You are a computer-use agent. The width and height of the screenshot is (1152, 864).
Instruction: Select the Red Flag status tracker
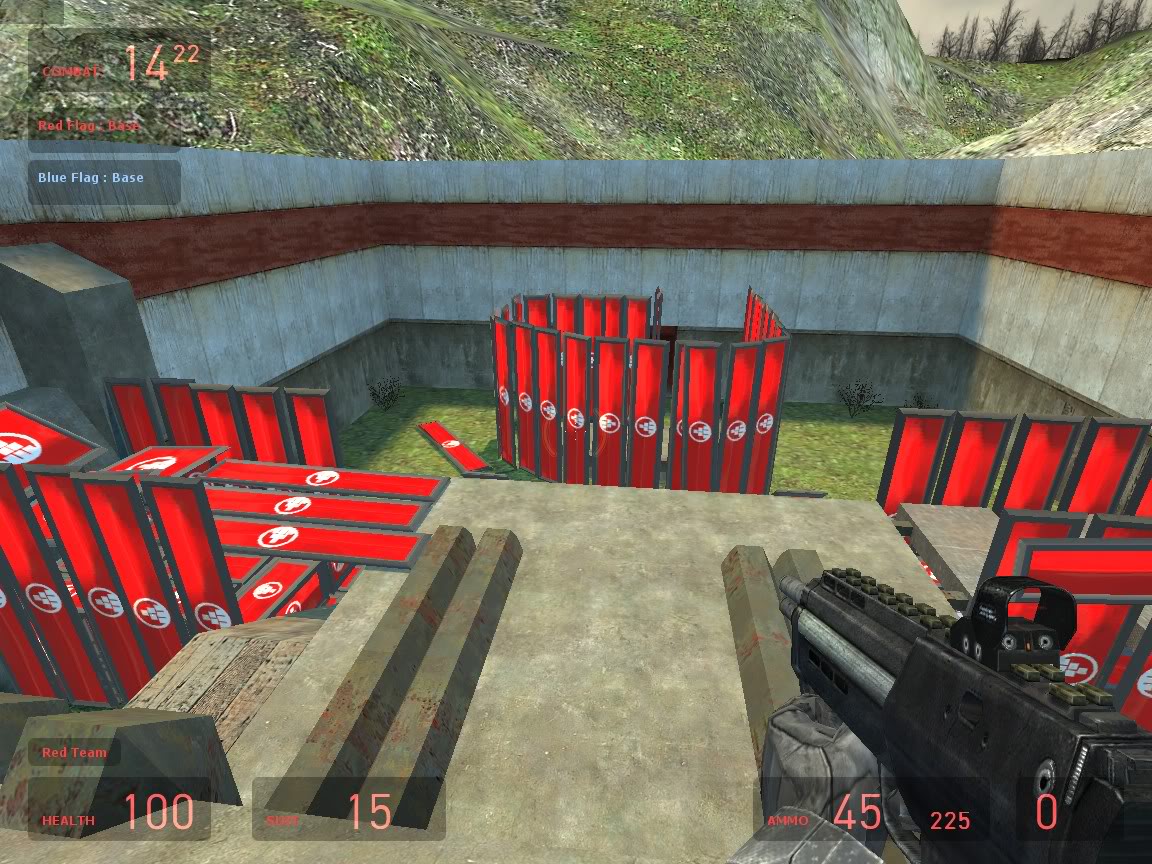coord(89,126)
